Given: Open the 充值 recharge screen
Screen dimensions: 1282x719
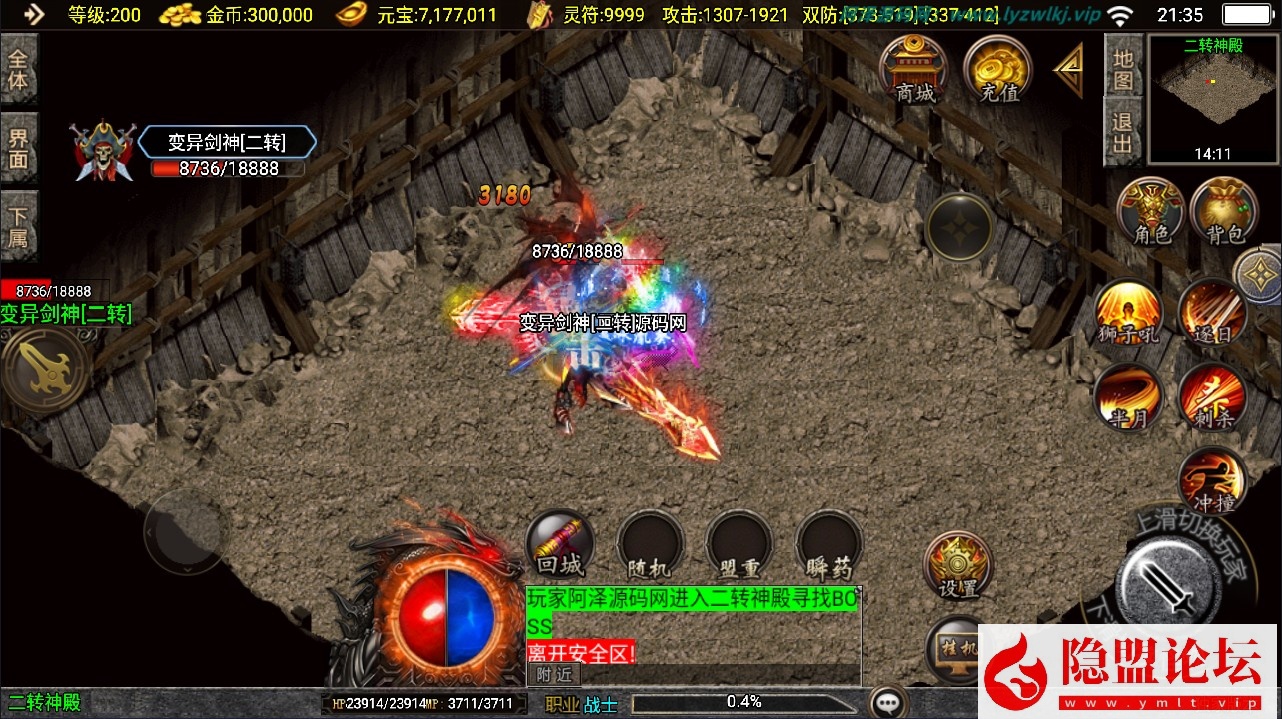Looking at the screenshot, I should coord(998,70).
